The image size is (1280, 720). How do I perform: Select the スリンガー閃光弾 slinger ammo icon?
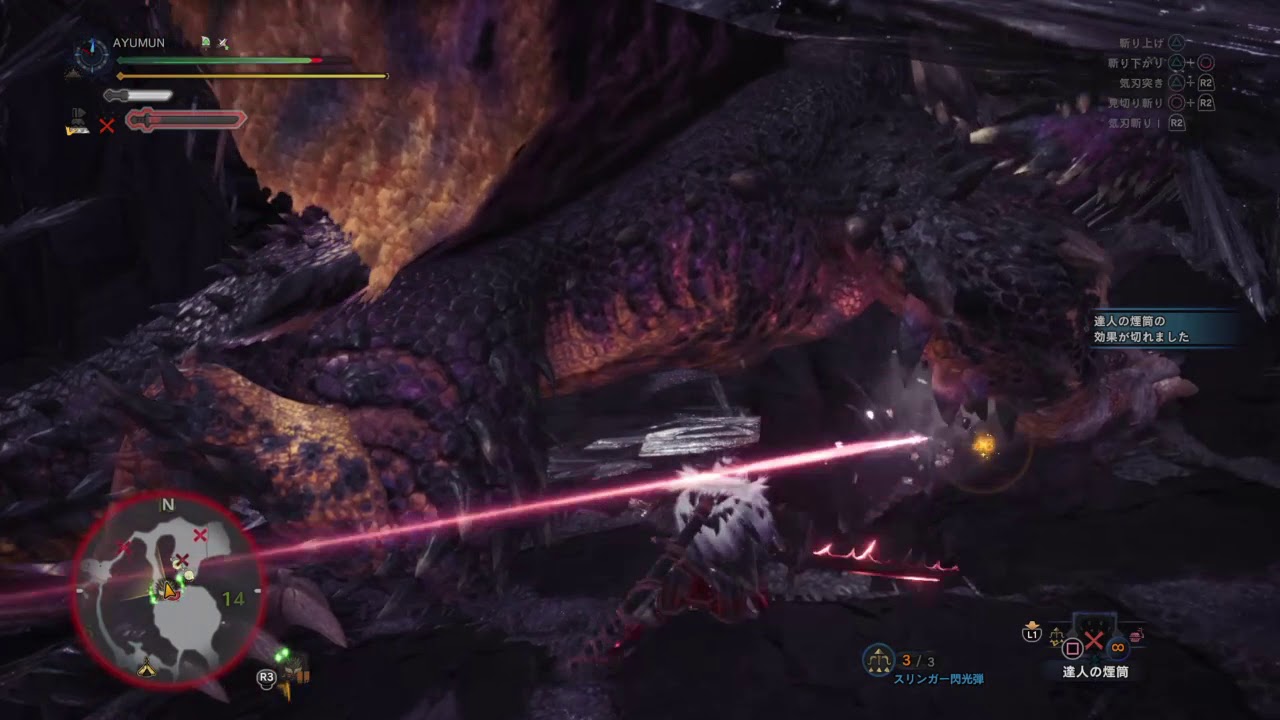pos(878,659)
